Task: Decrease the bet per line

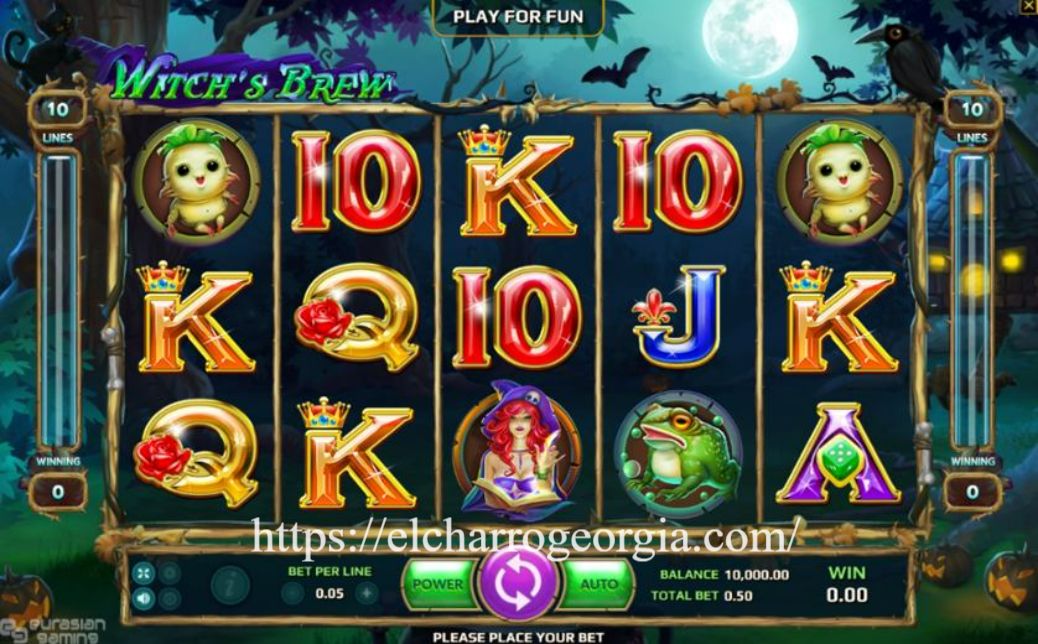Action: tap(293, 593)
